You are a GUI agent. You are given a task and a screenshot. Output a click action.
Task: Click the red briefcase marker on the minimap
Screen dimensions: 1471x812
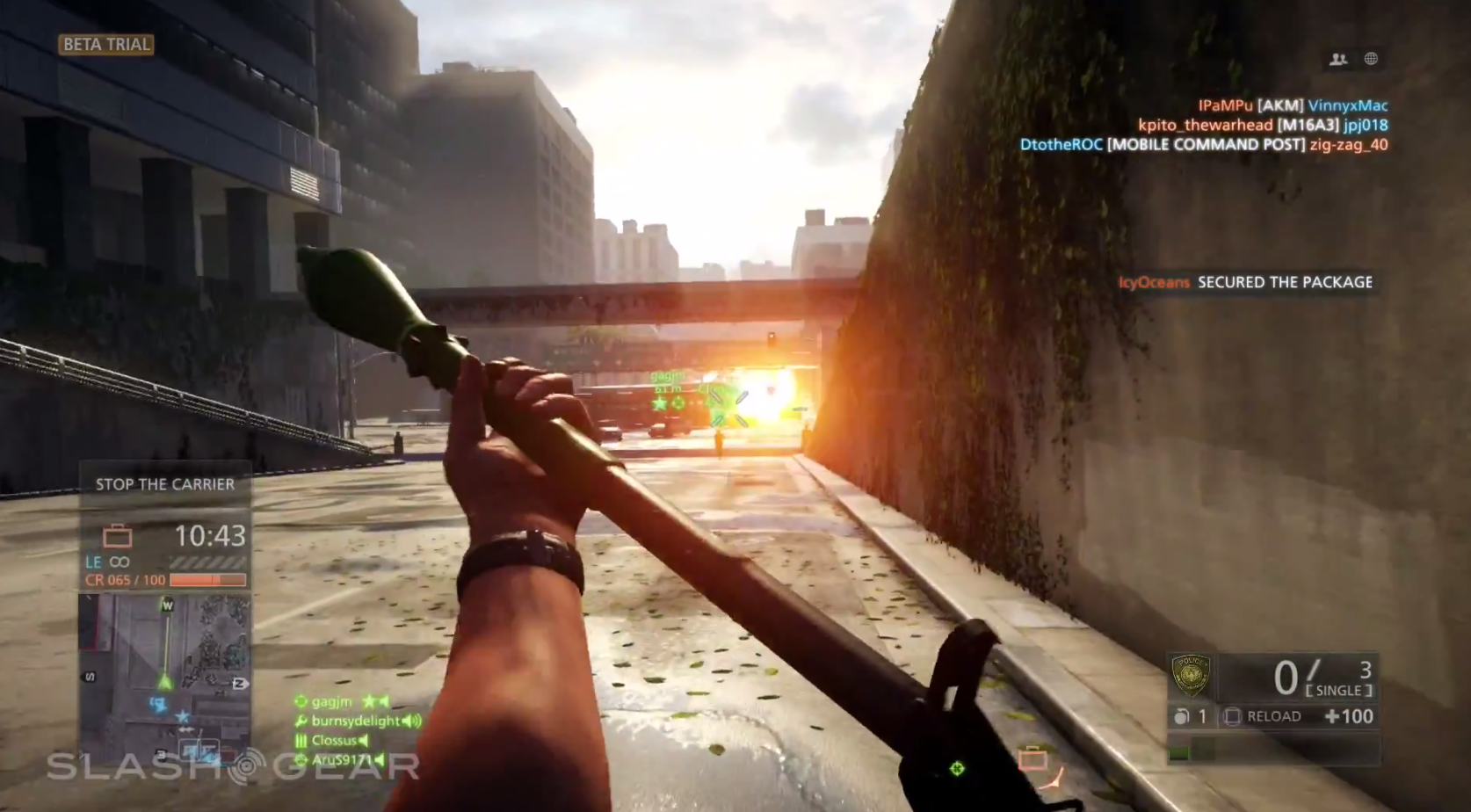click(228, 754)
